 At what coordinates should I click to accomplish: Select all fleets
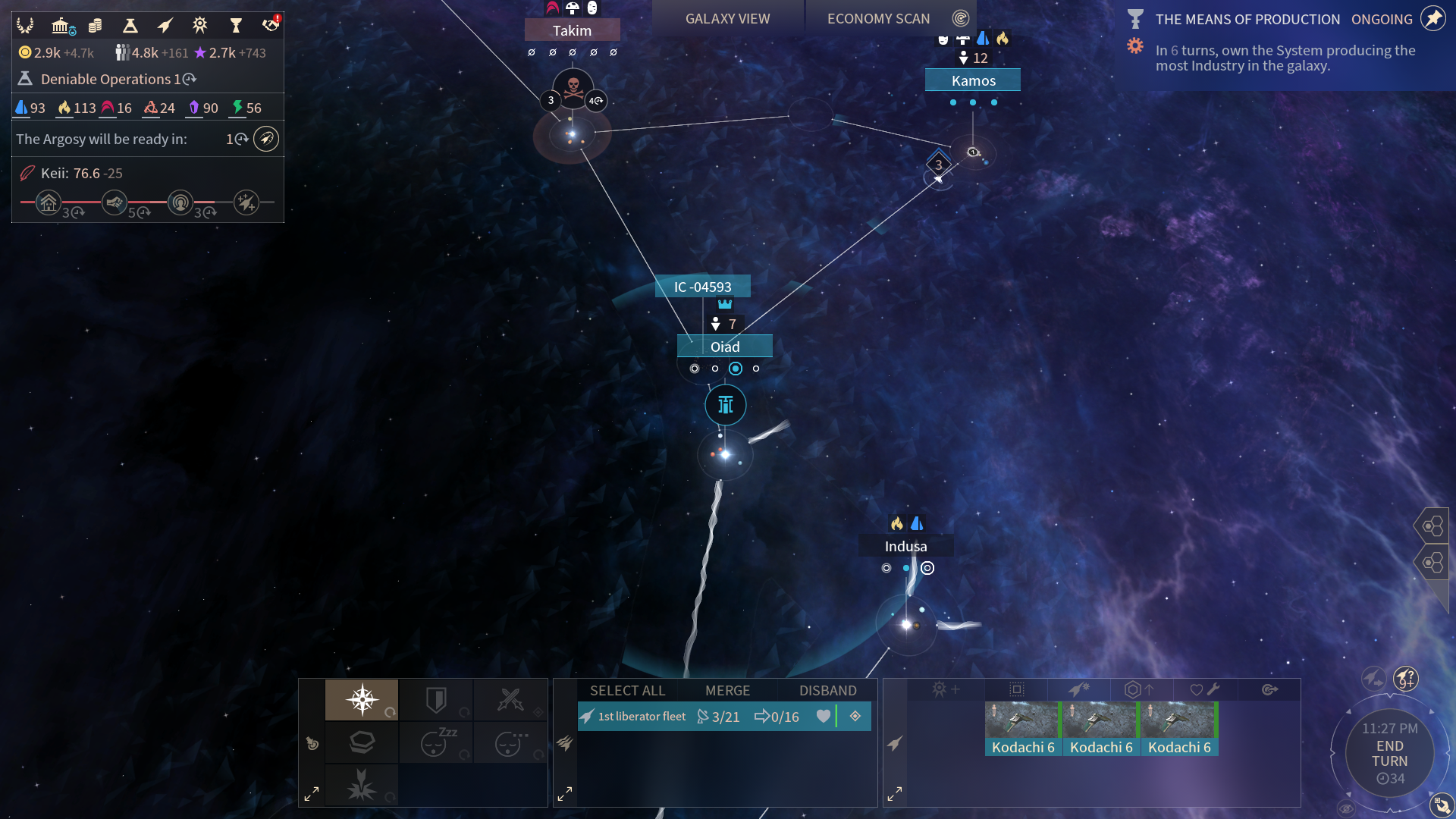627,691
